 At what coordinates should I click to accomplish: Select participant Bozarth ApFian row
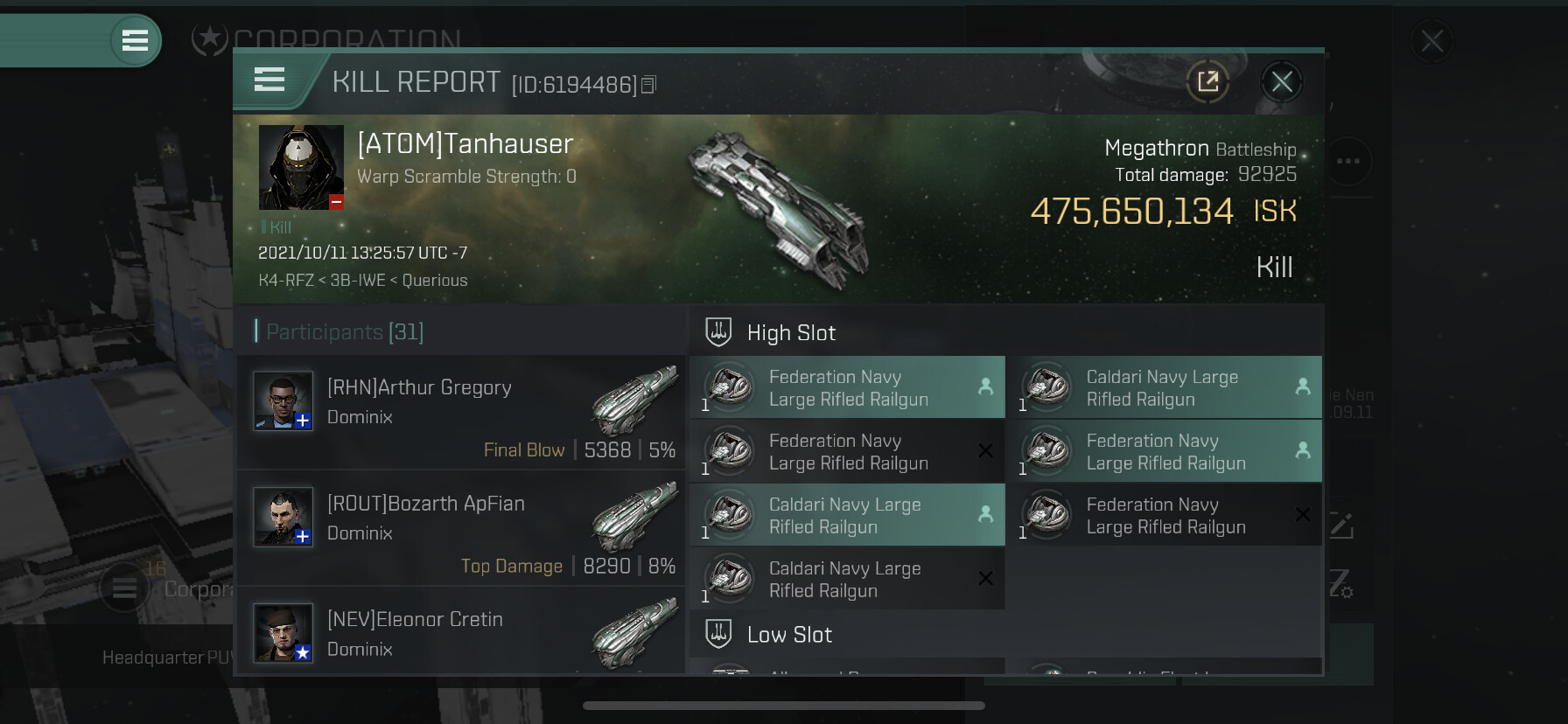[x=461, y=528]
